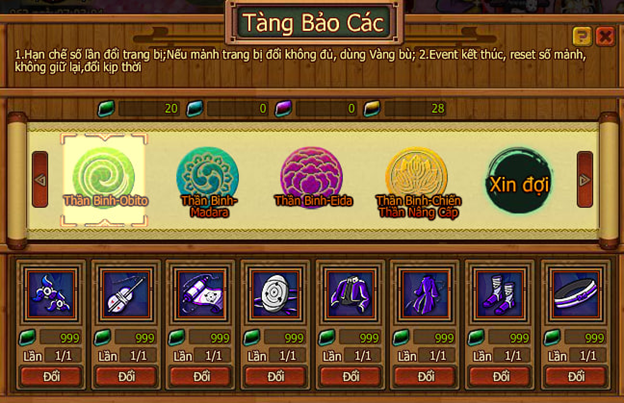Select the violin-shaped weapon item slot
Viewport: 624px width, 403px height.
click(x=126, y=294)
